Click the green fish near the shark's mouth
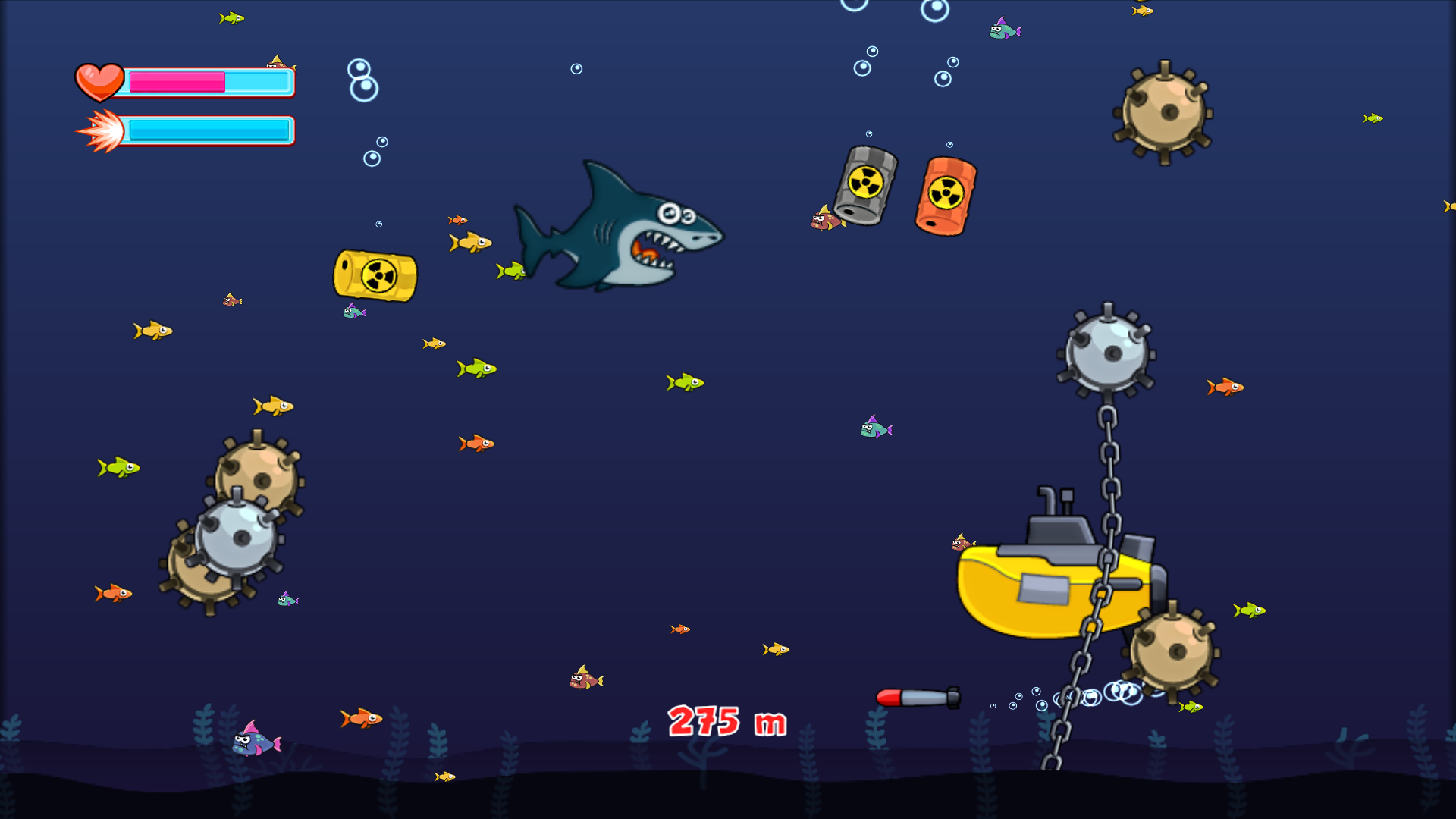 pyautogui.click(x=512, y=269)
